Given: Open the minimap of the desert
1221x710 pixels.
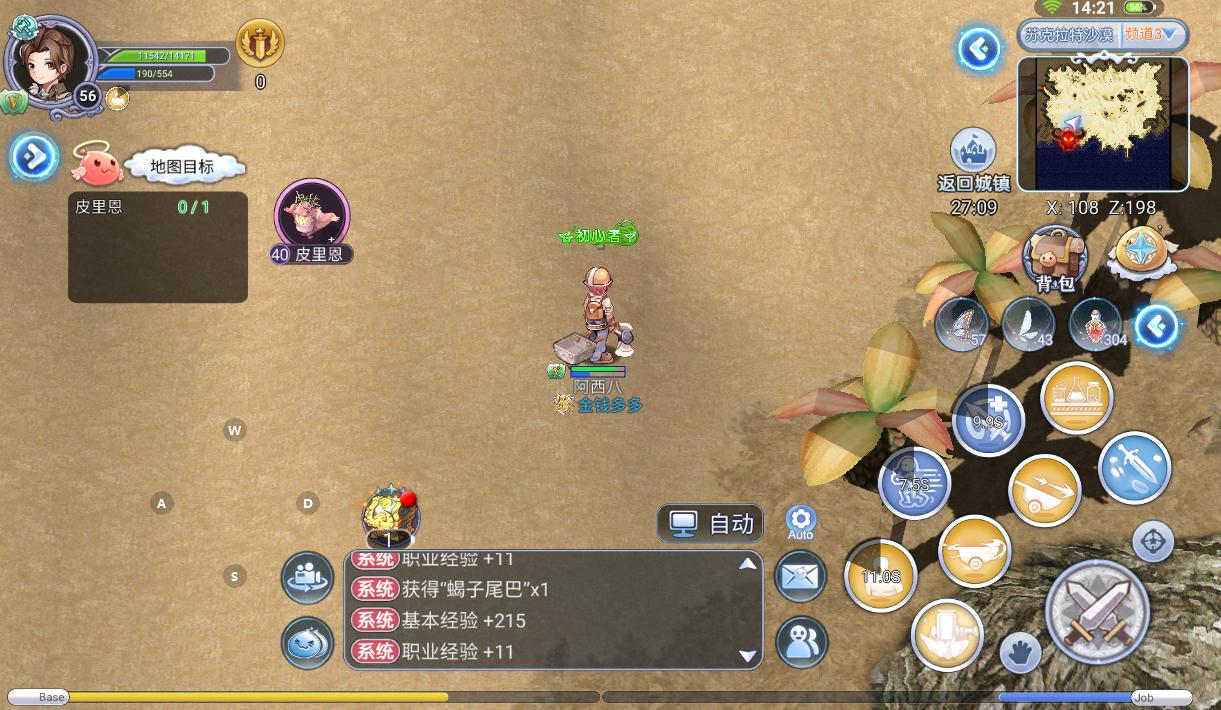Looking at the screenshot, I should (1103, 123).
